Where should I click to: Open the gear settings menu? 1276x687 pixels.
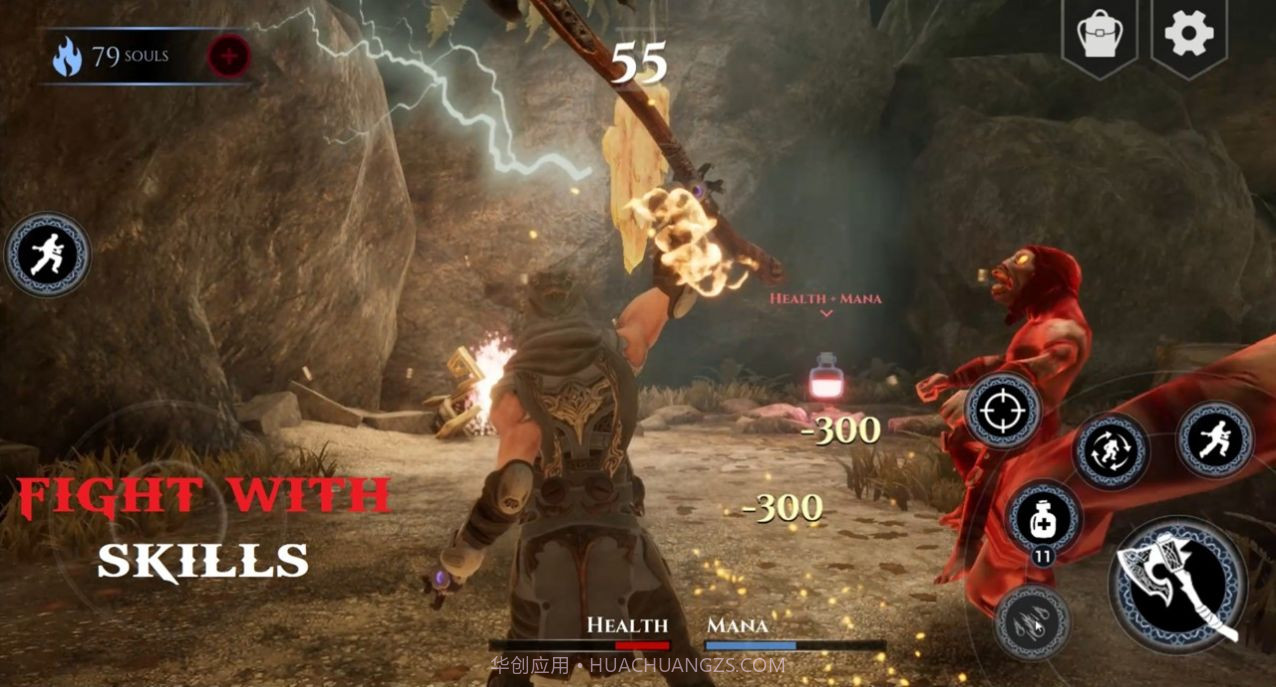click(x=1188, y=36)
